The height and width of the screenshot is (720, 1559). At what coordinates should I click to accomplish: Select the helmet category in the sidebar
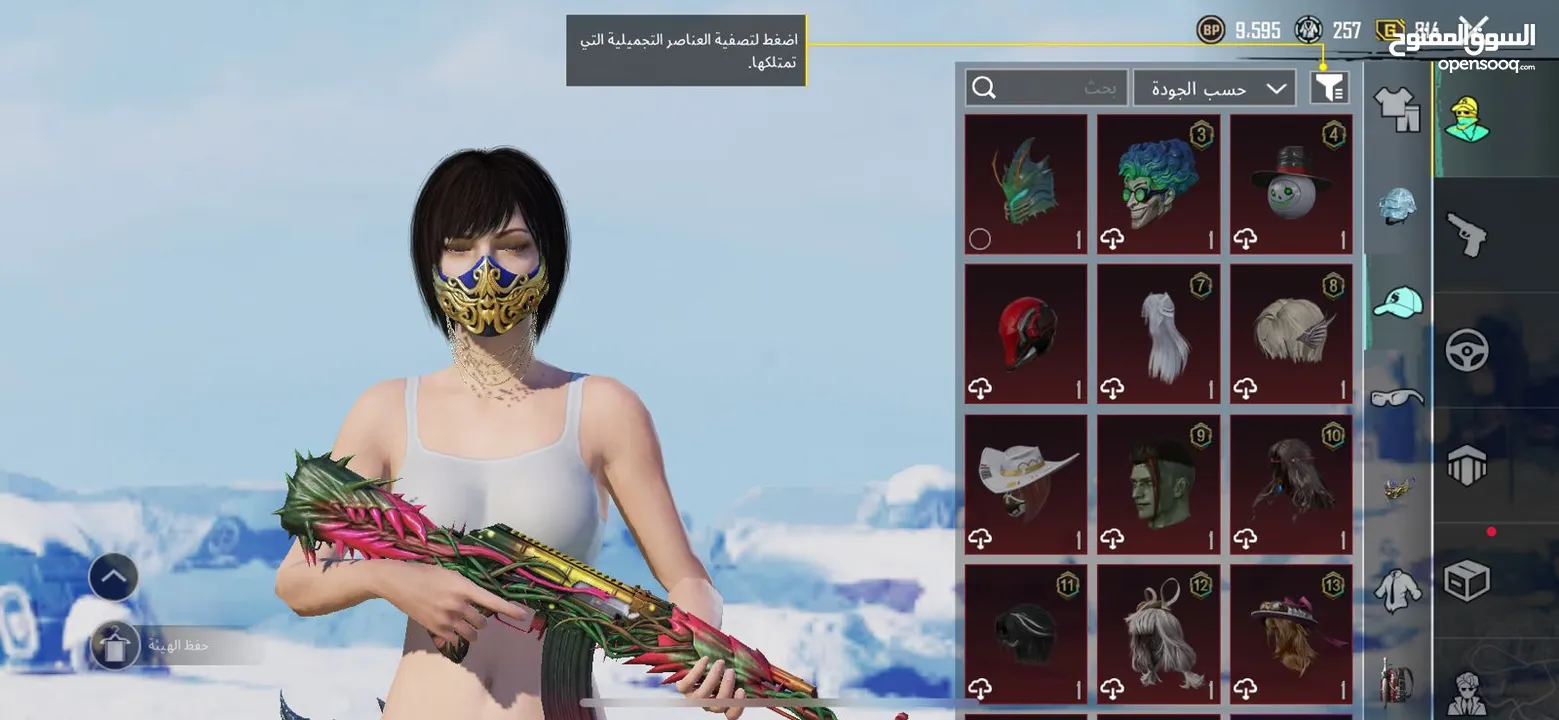click(x=1397, y=205)
